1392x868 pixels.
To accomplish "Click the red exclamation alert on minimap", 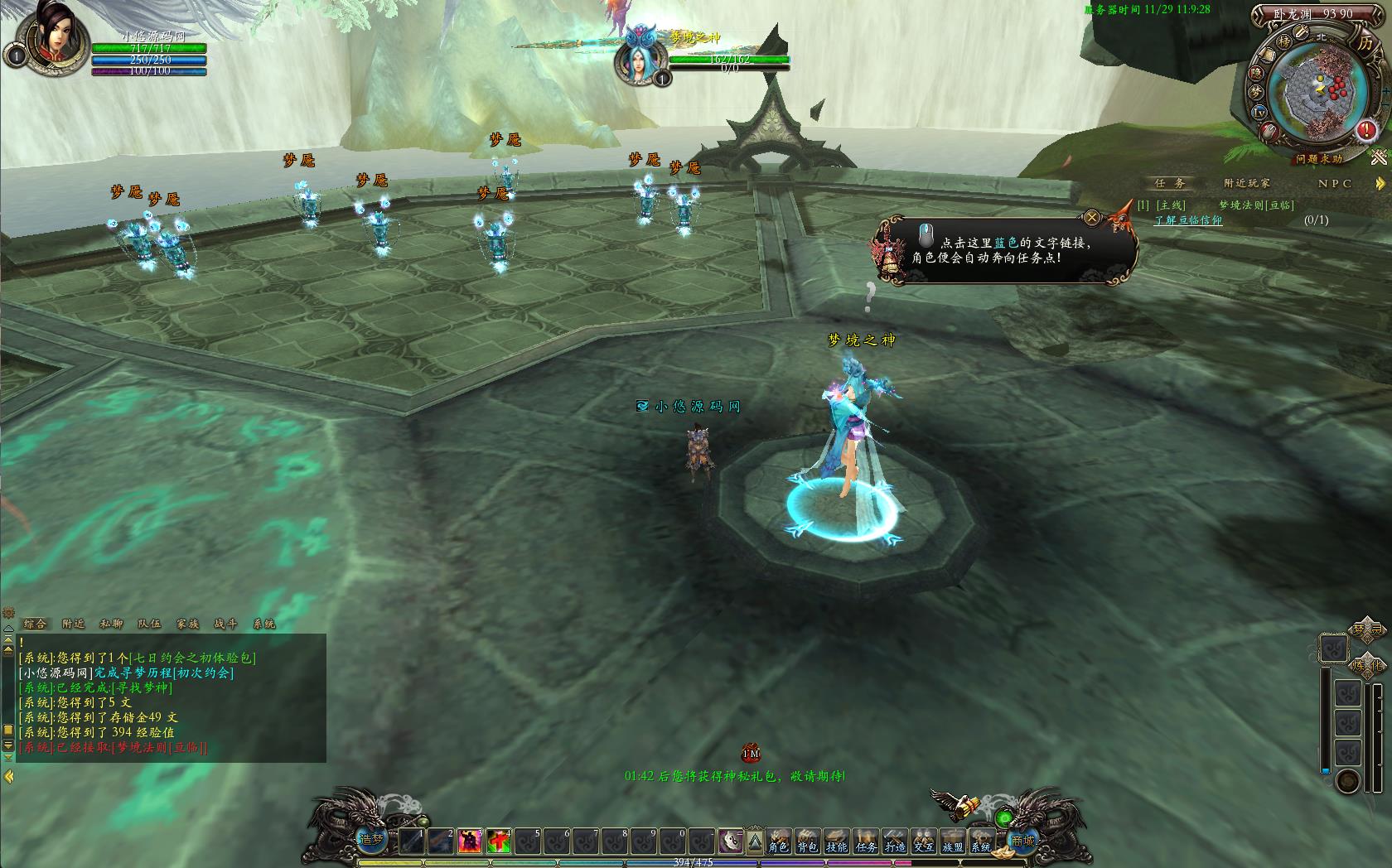I will (x=1366, y=130).
